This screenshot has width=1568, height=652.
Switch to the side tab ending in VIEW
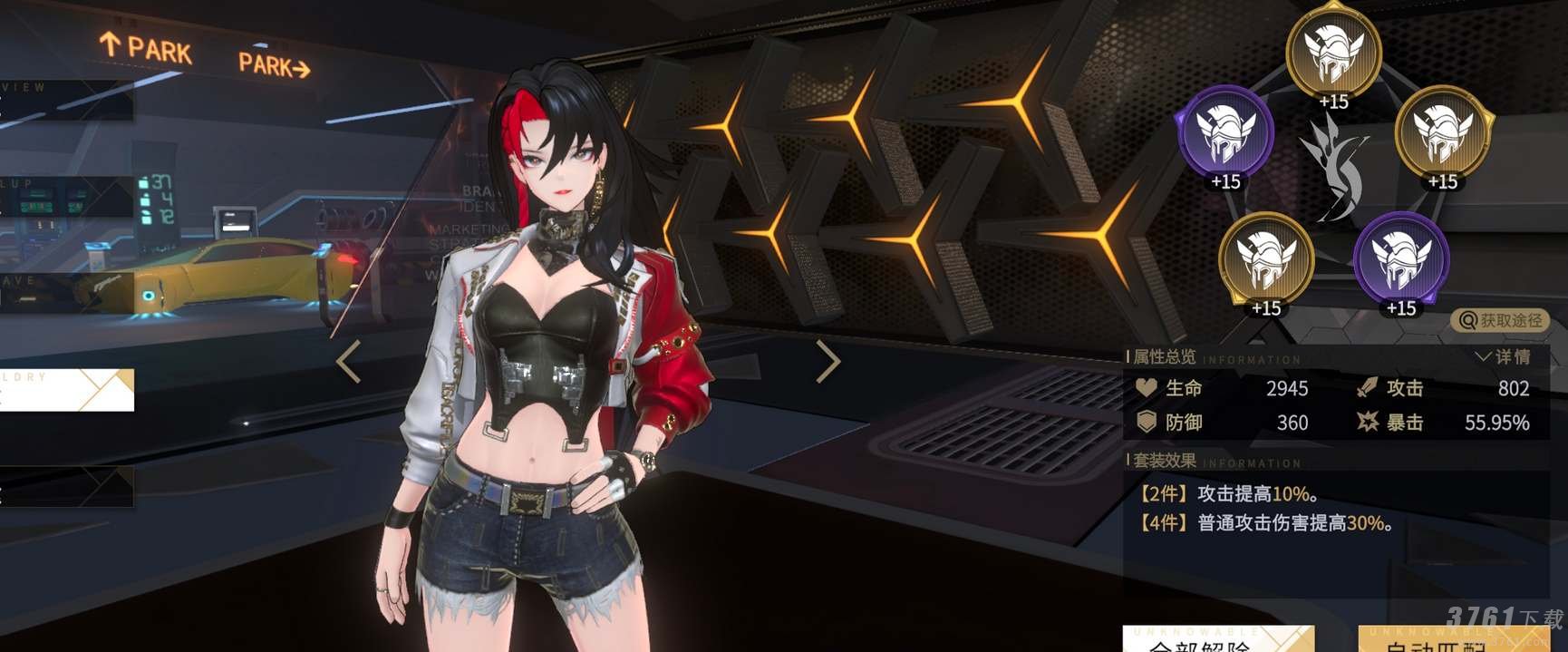pyautogui.click(x=65, y=101)
